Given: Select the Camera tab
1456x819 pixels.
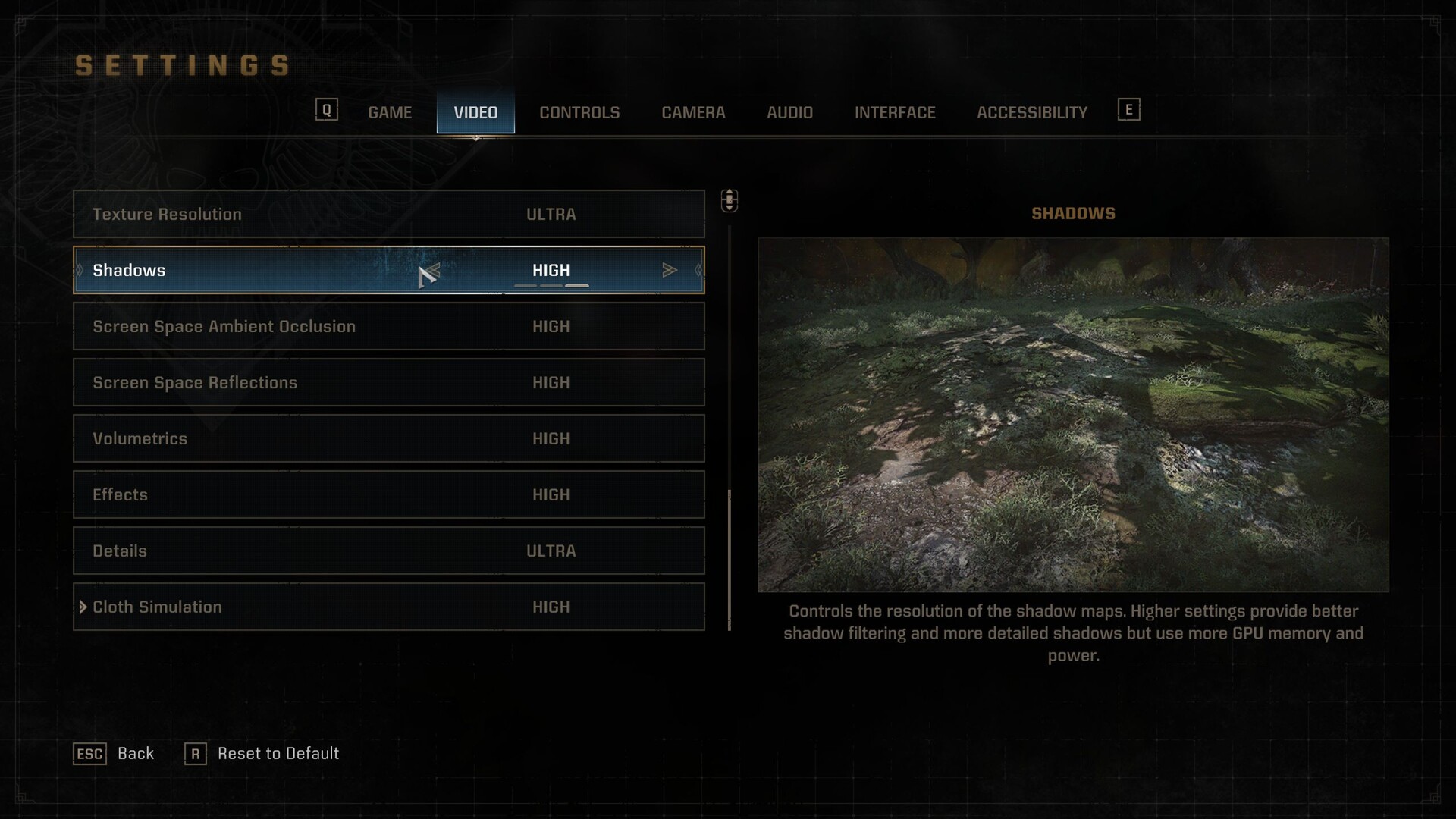Looking at the screenshot, I should [693, 112].
